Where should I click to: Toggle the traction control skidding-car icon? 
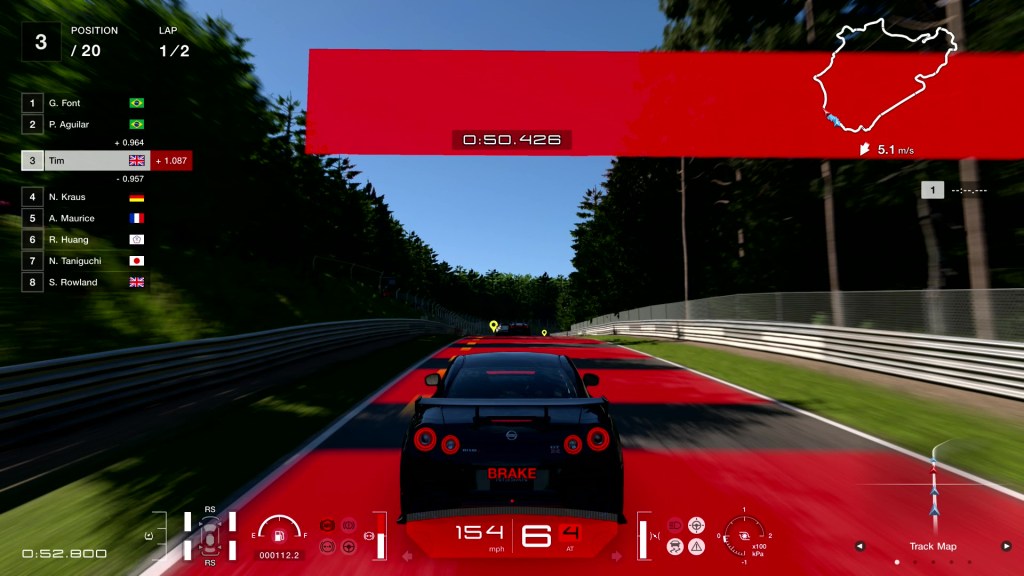[x=675, y=546]
